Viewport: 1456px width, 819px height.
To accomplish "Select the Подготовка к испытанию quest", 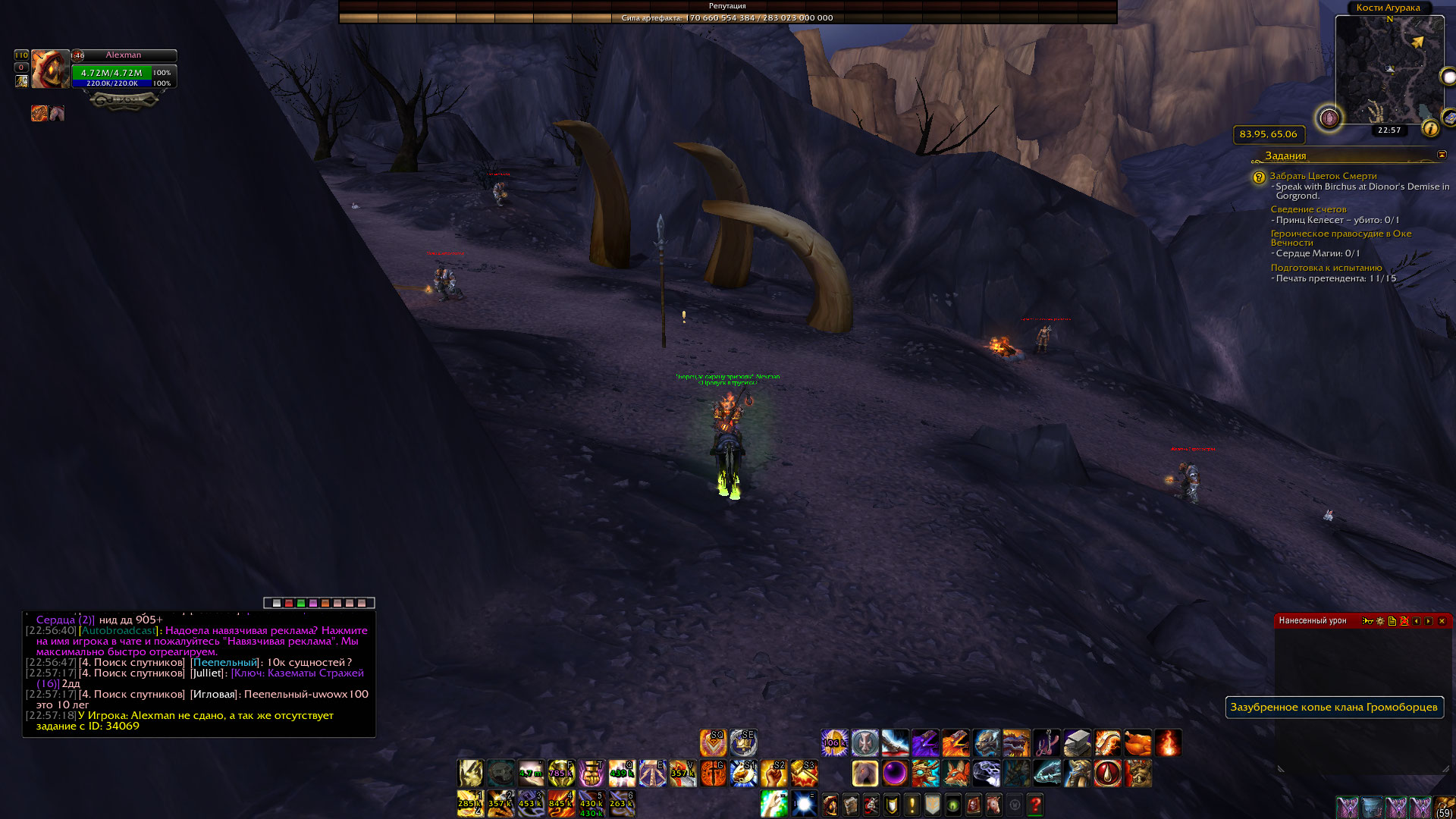I will [1326, 268].
